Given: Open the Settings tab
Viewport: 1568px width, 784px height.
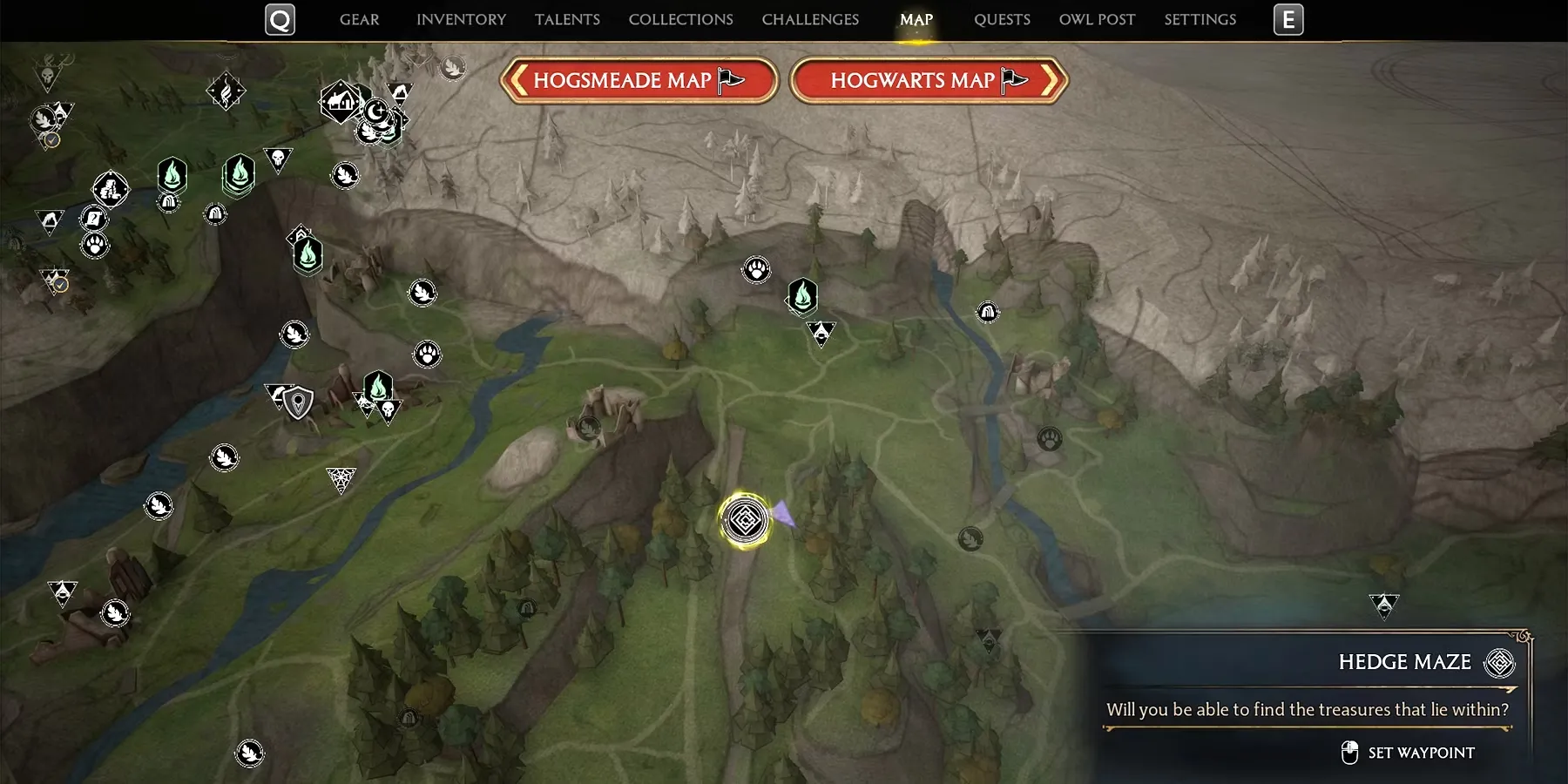Looking at the screenshot, I should (x=1200, y=19).
